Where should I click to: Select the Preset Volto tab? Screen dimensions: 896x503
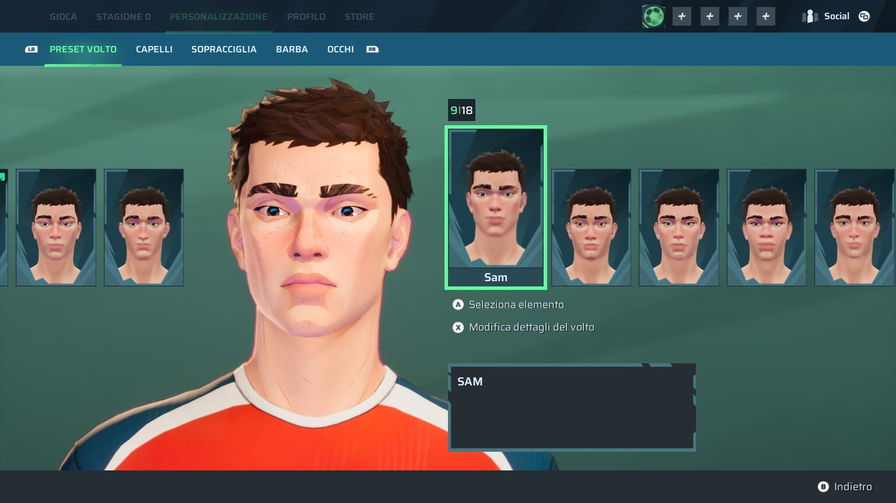point(83,49)
